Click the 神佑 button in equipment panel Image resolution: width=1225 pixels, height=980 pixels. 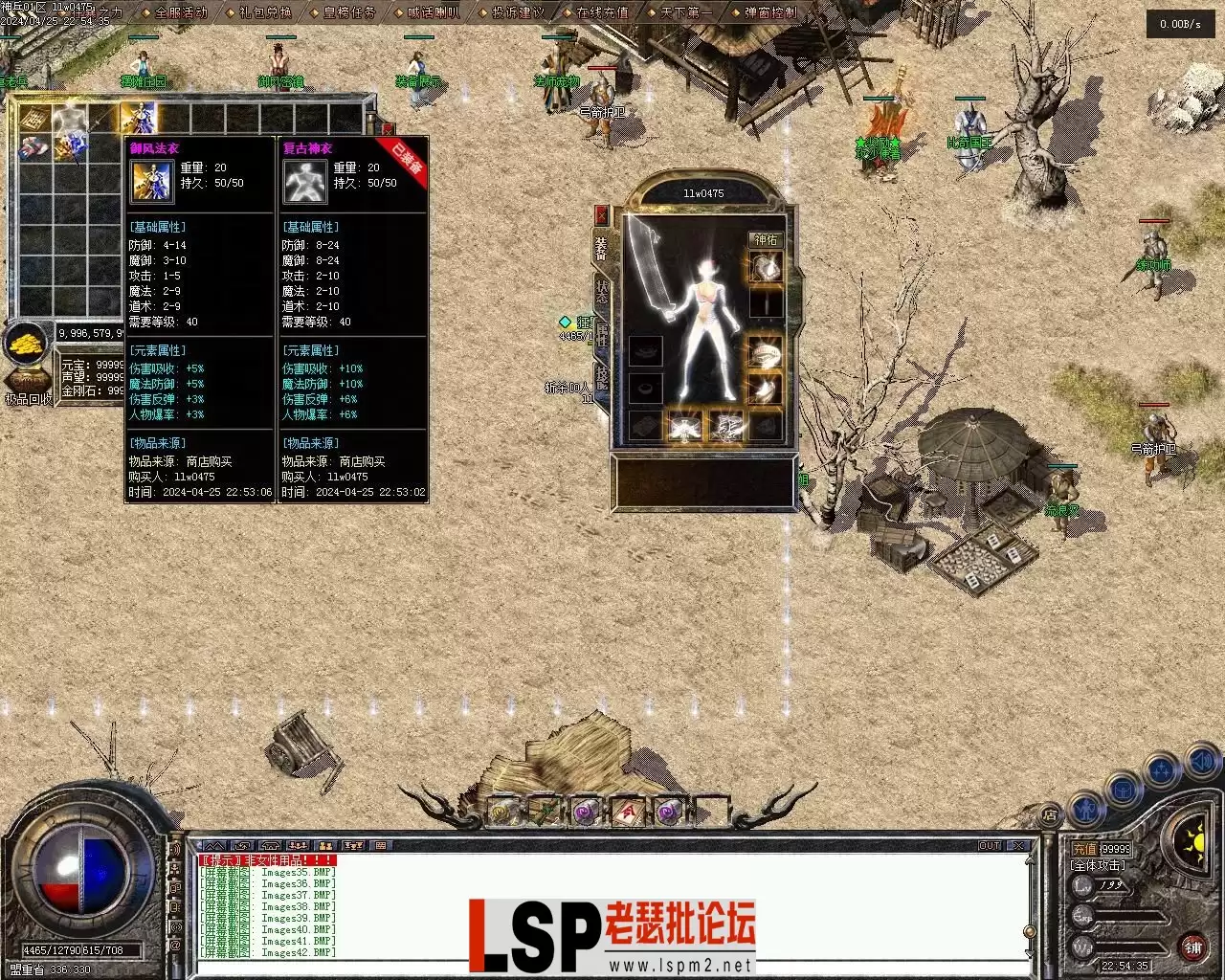[x=766, y=239]
